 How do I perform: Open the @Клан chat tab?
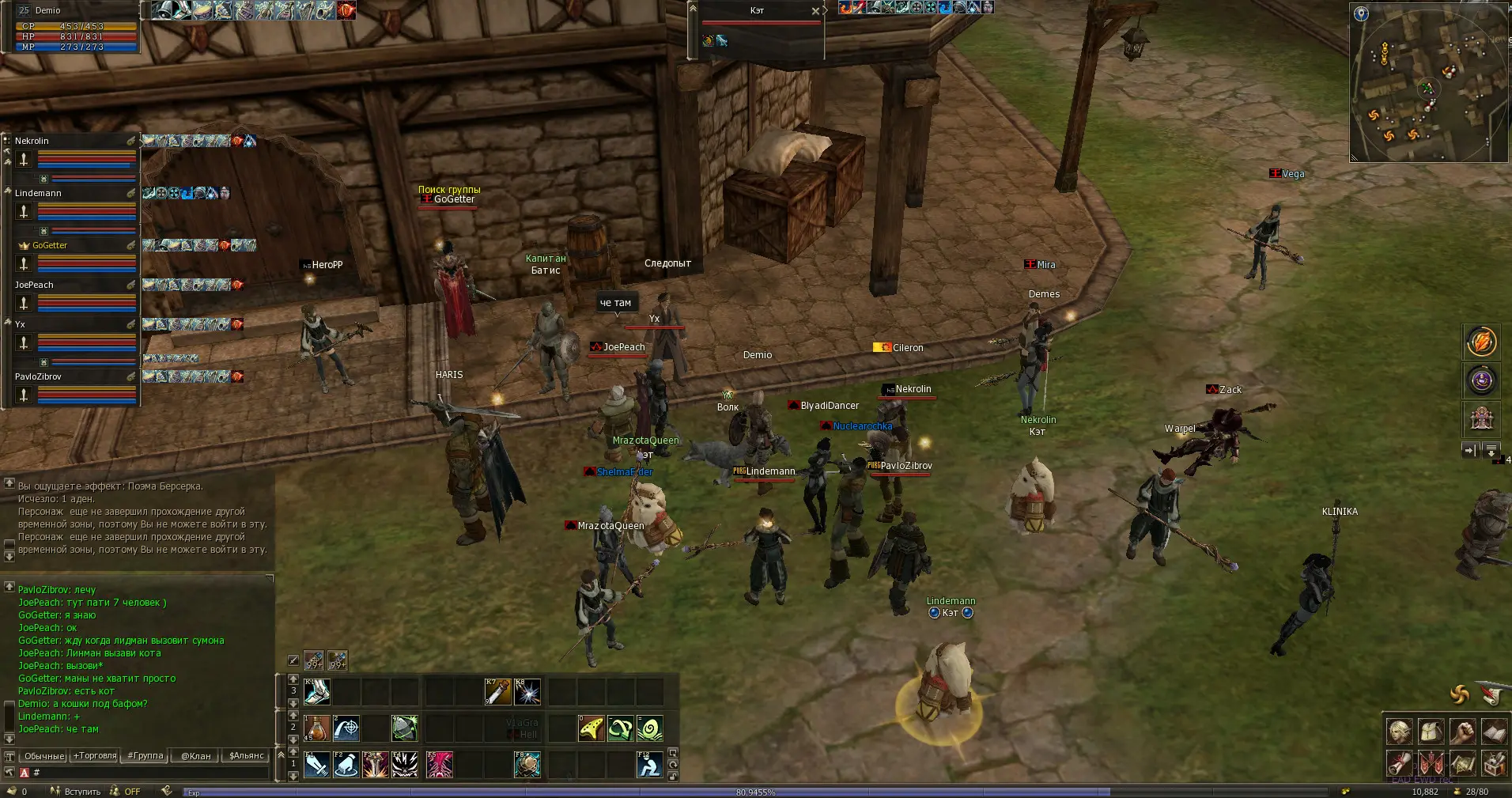tap(195, 756)
